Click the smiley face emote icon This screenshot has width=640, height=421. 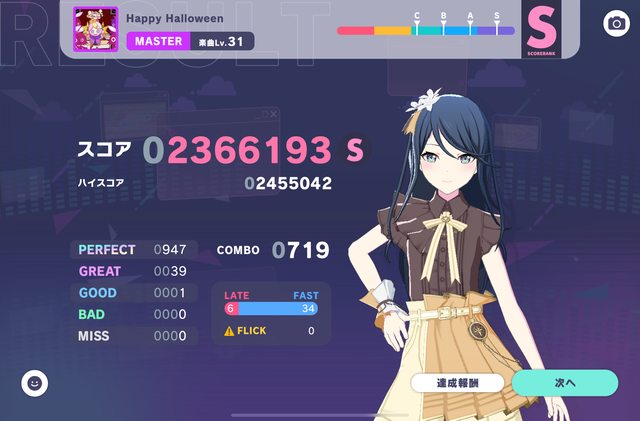tap(35, 382)
